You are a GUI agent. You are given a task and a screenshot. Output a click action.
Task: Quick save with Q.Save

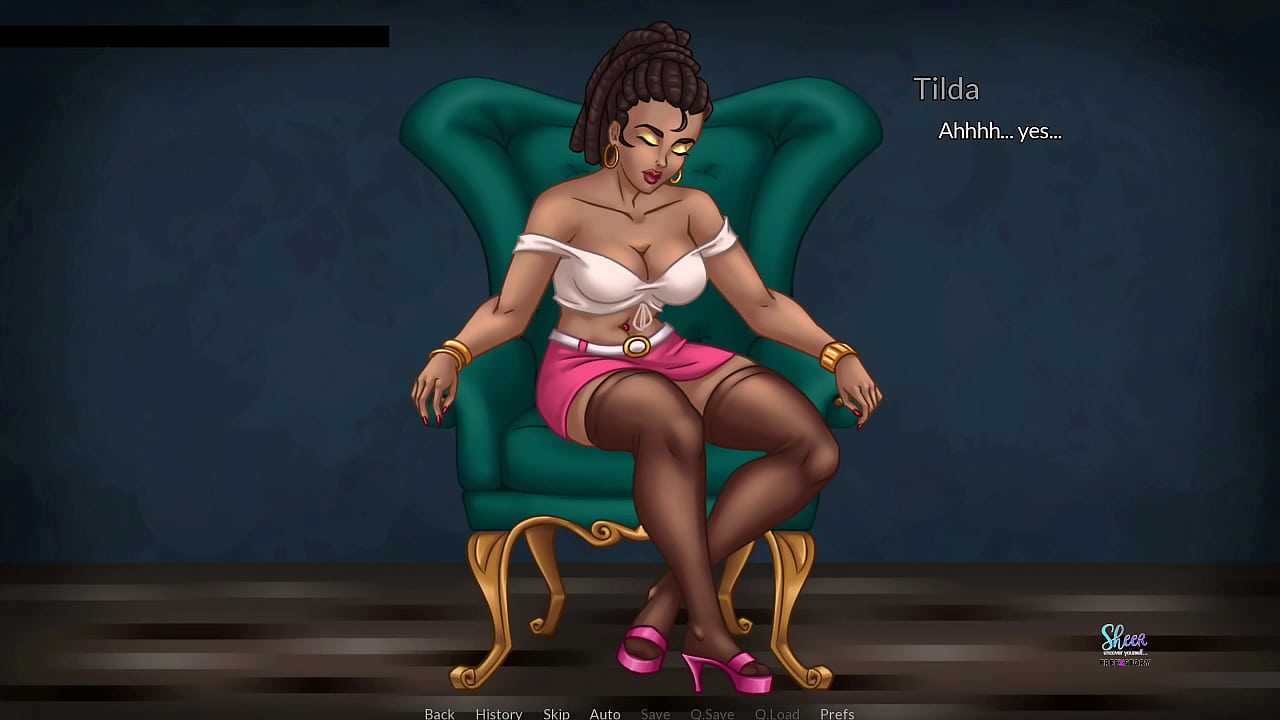712,713
